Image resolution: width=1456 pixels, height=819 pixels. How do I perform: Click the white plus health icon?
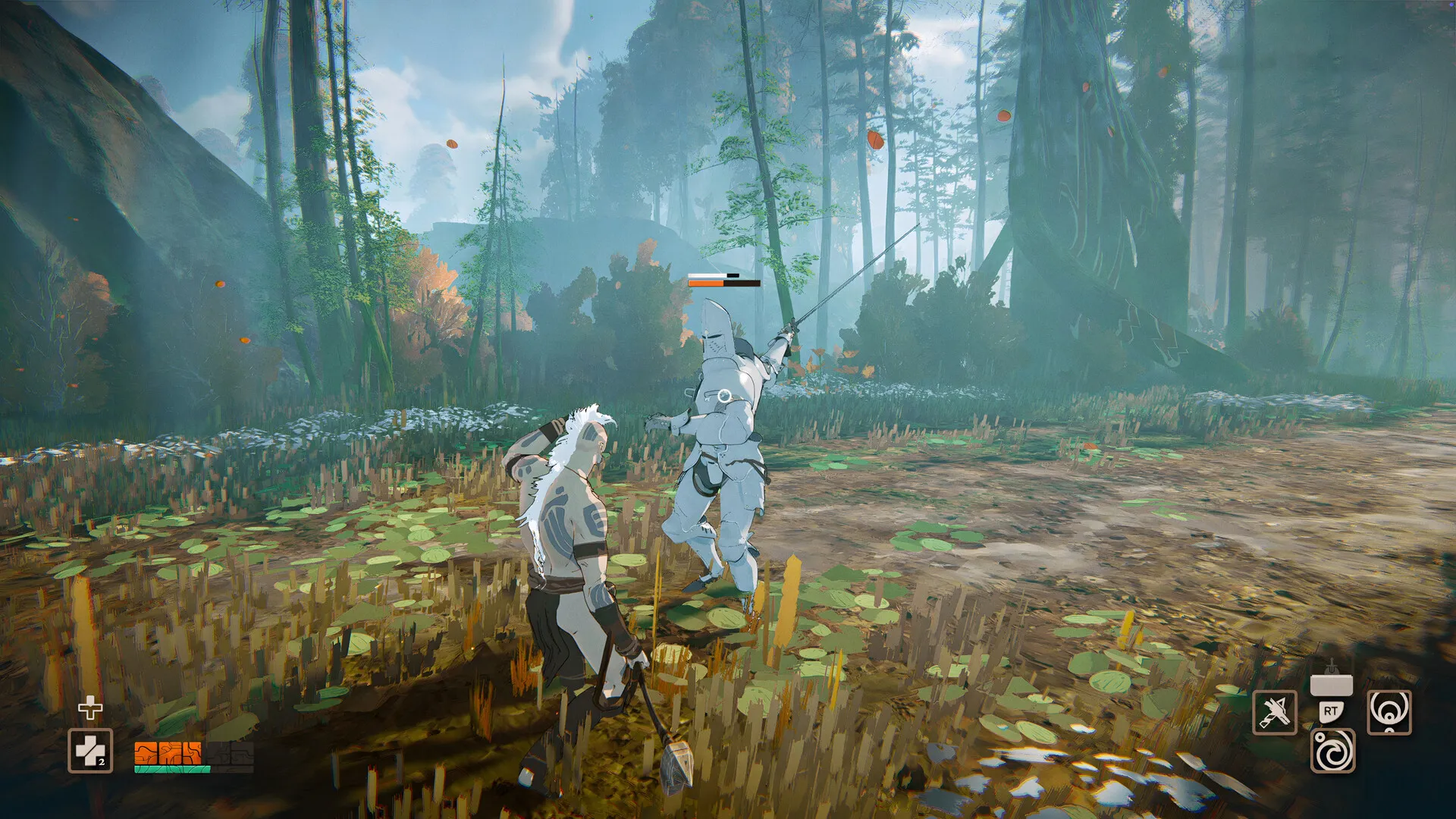90,708
